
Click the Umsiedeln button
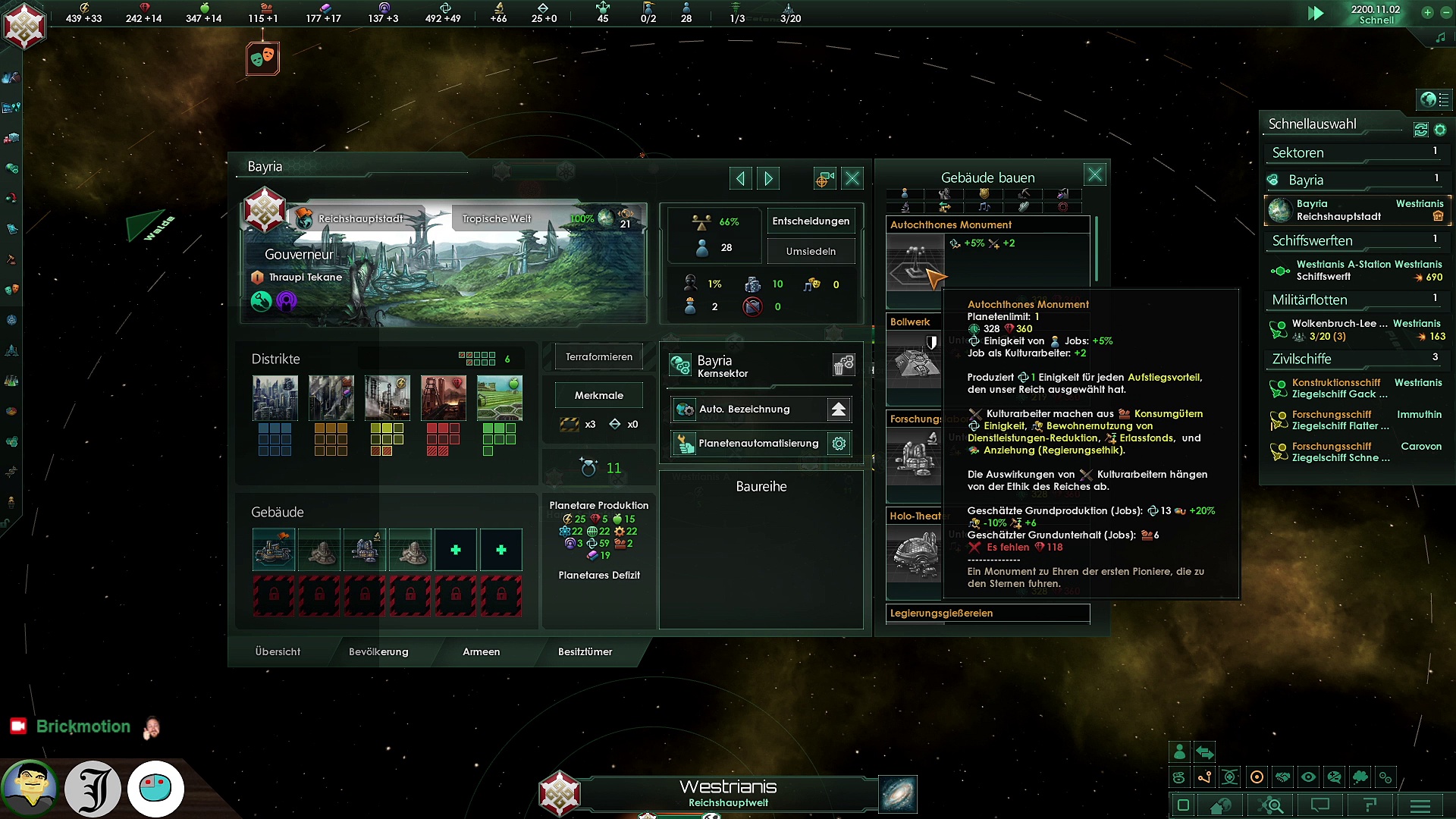click(811, 251)
